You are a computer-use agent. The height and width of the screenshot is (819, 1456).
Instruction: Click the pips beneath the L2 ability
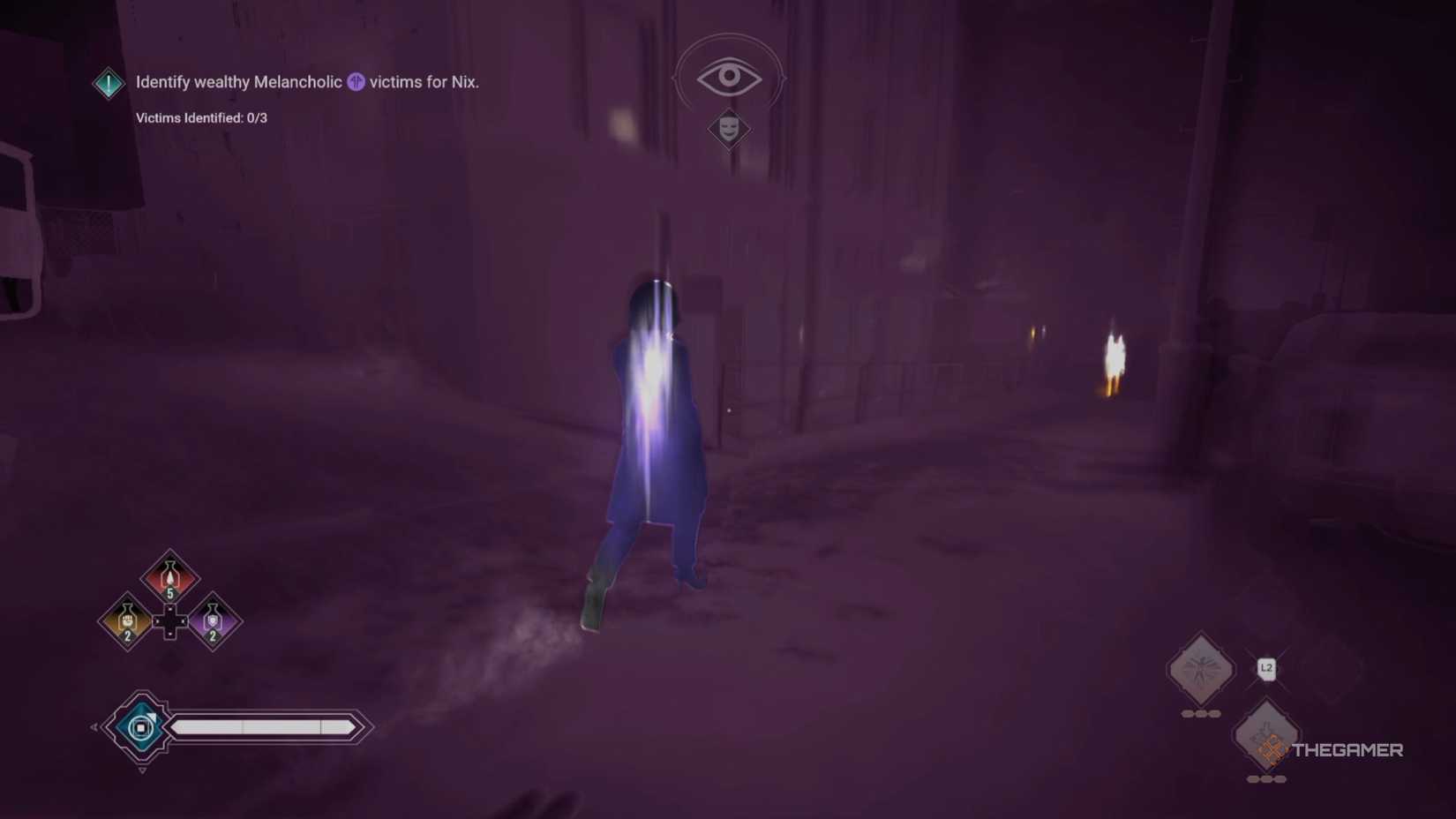(1266, 778)
